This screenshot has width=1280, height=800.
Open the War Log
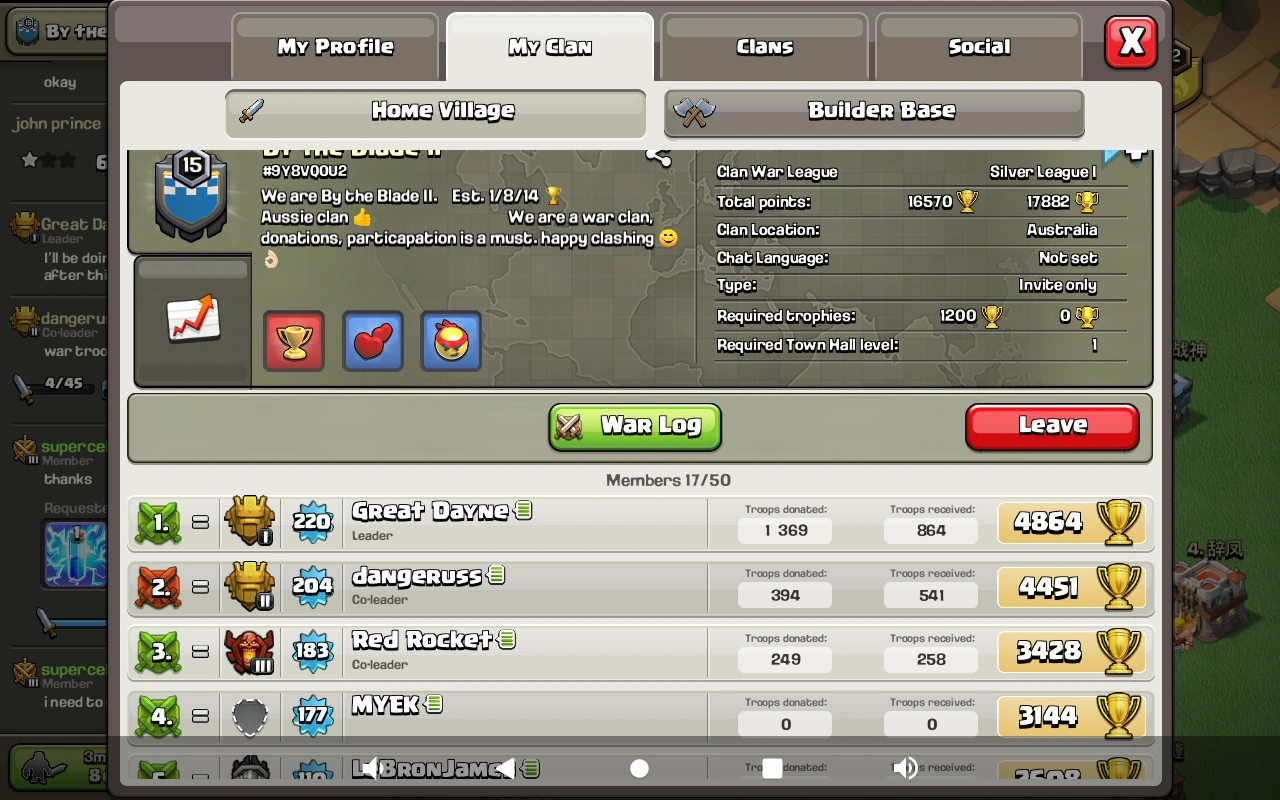pos(634,427)
